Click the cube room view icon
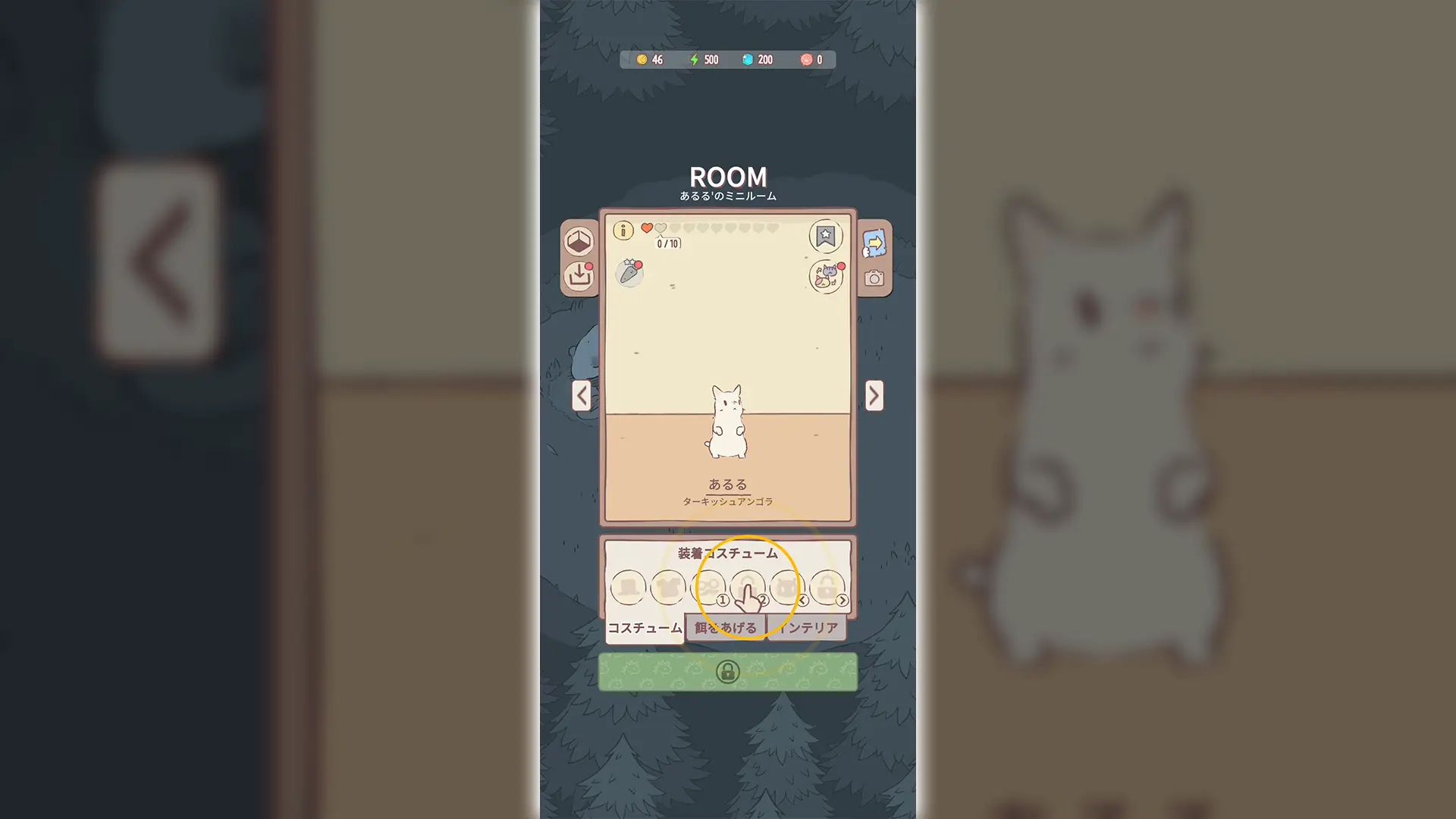Viewport: 1456px width, 819px height. tap(579, 242)
